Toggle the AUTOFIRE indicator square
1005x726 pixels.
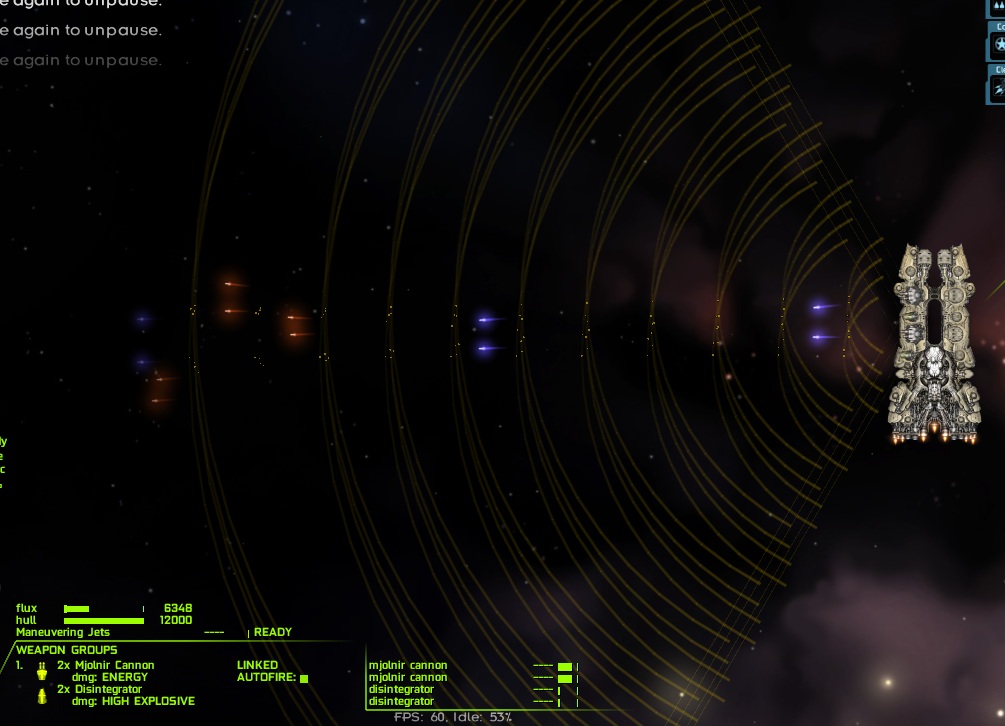coord(304,678)
